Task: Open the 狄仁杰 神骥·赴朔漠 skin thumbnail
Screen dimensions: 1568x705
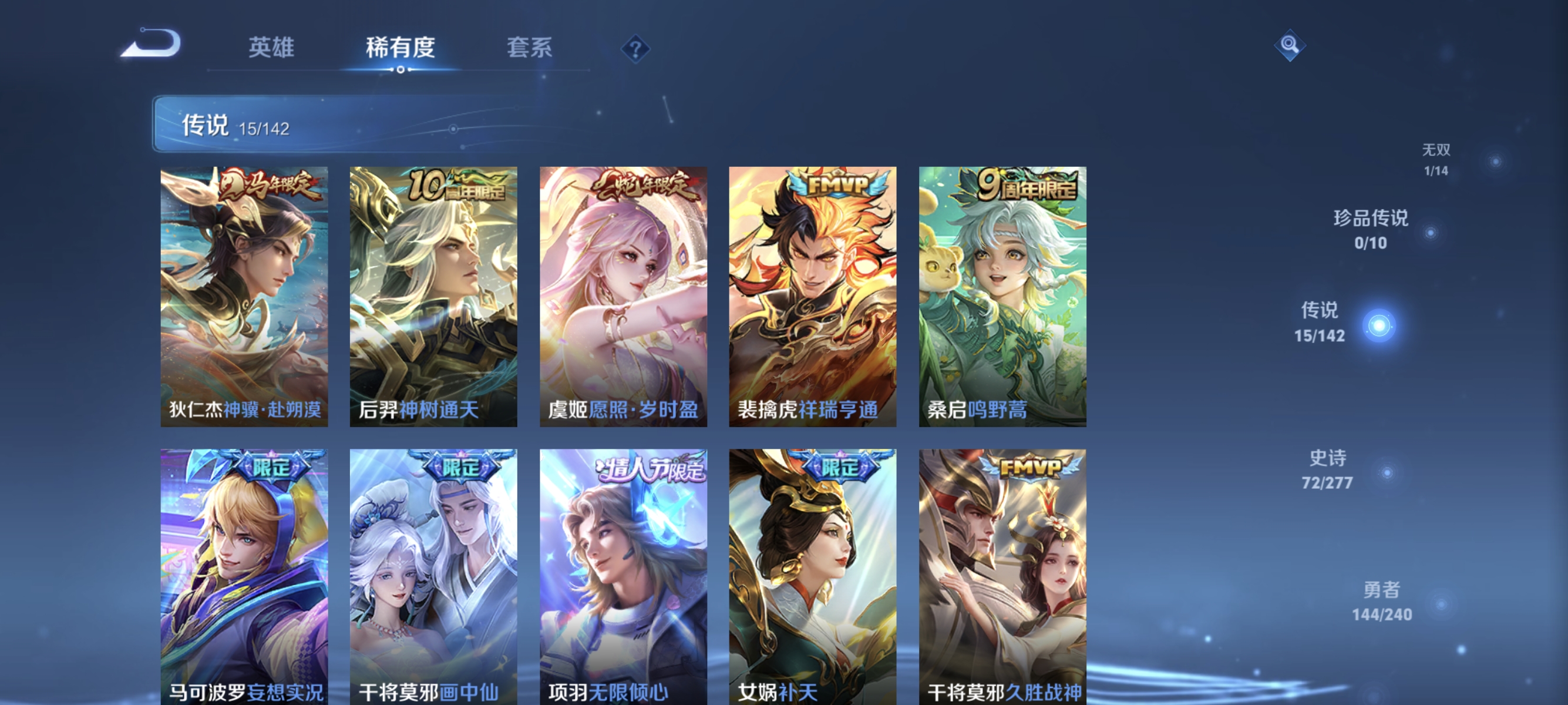Action: click(245, 296)
